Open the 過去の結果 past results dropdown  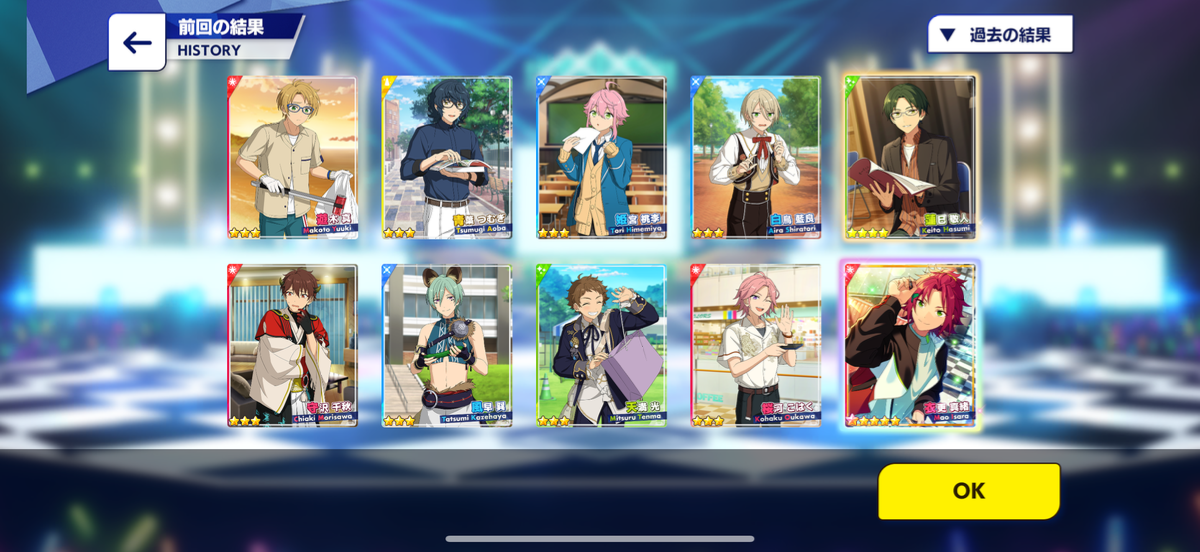pyautogui.click(x=999, y=35)
